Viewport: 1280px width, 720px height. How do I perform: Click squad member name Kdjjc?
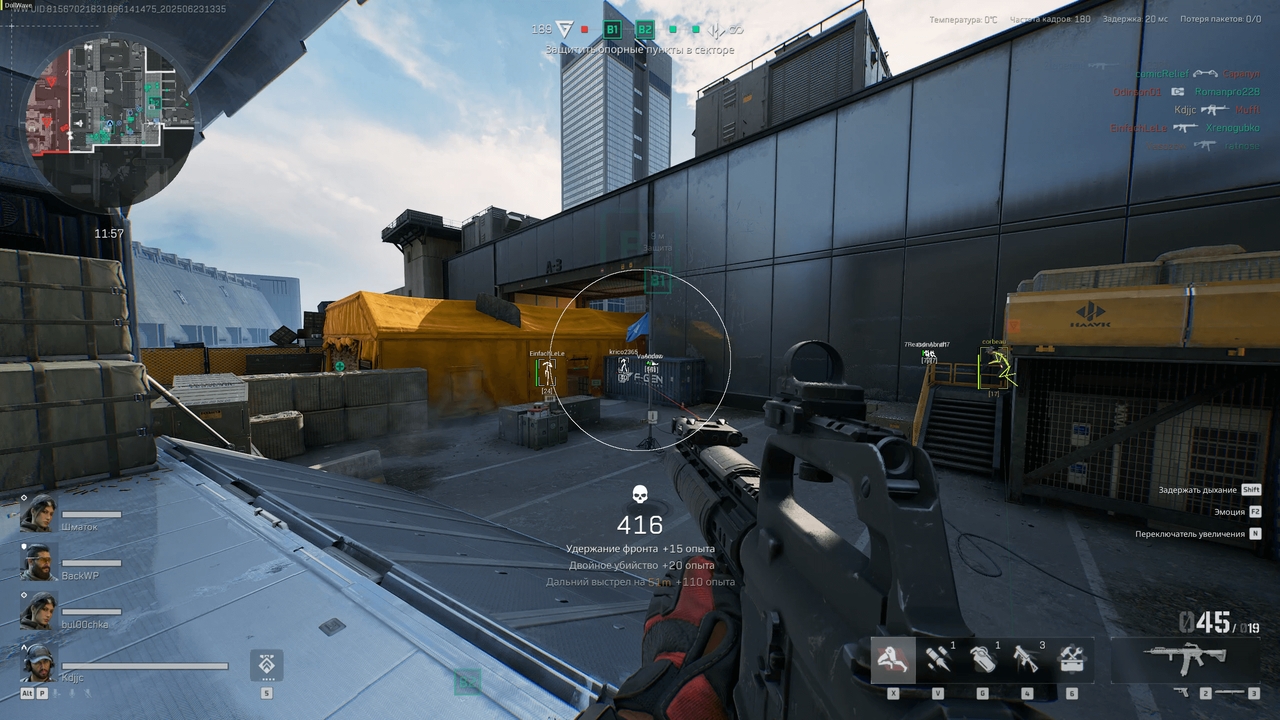click(70, 677)
